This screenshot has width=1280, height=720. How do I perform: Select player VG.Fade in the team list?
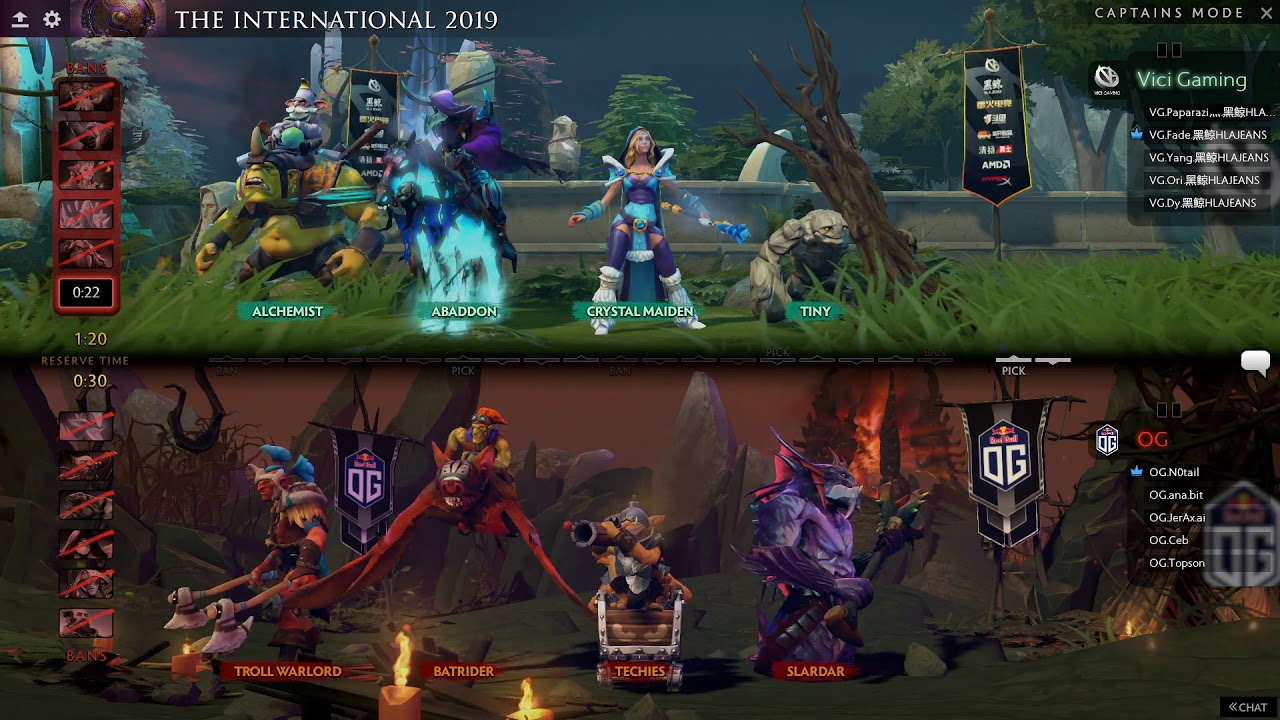1207,135
